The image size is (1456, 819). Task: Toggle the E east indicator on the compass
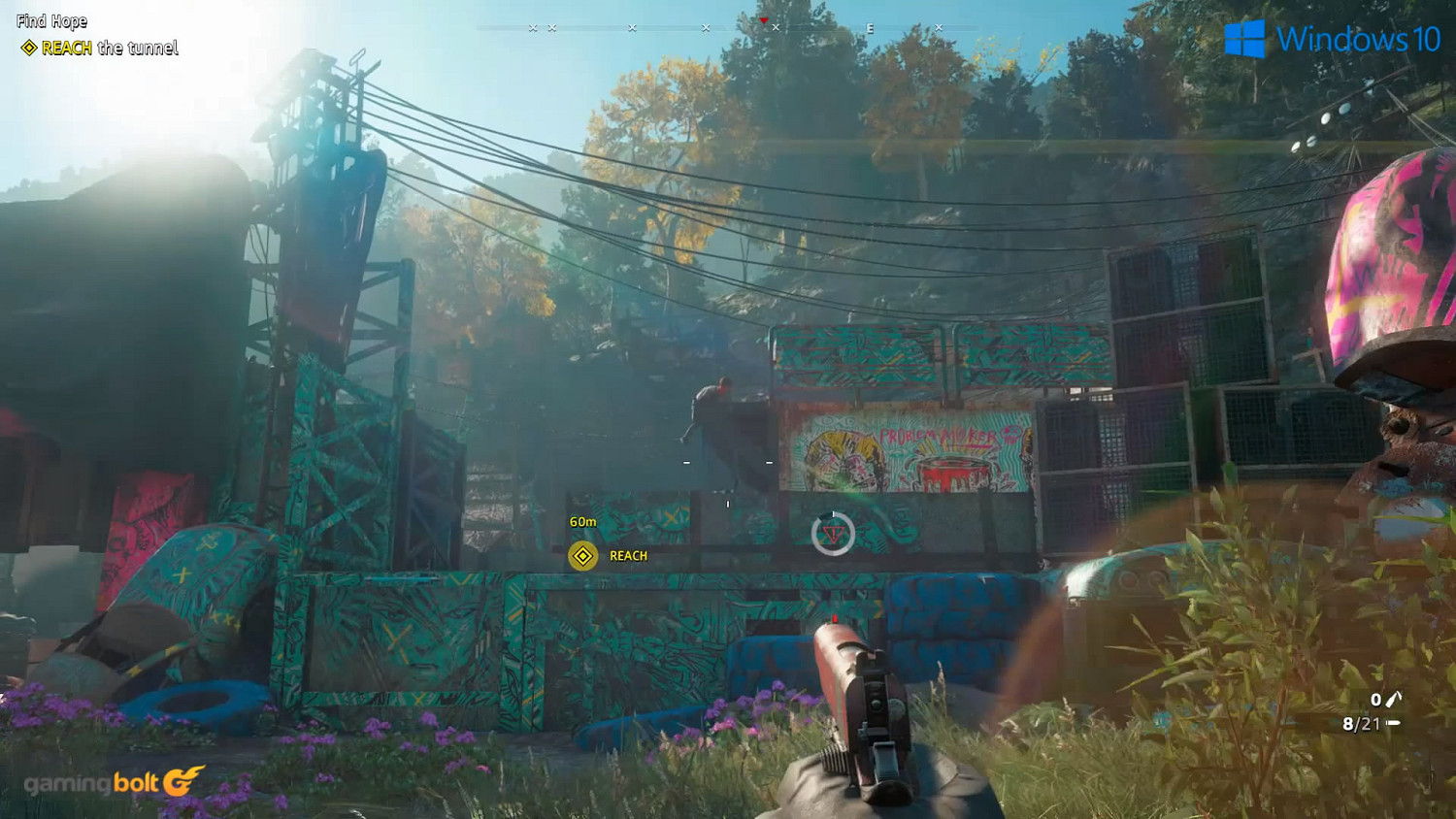[871, 28]
